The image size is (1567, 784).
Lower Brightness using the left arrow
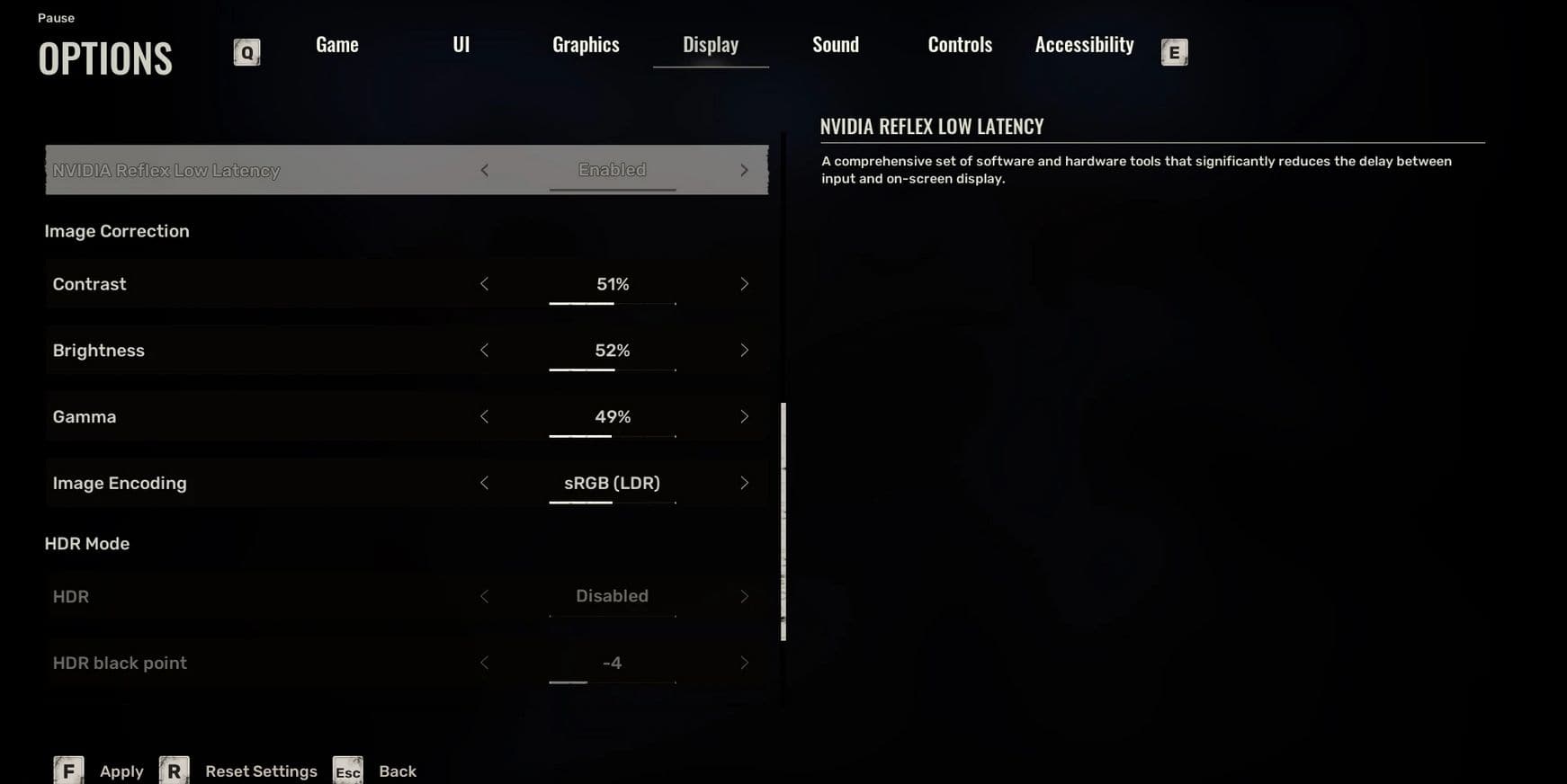(x=484, y=351)
